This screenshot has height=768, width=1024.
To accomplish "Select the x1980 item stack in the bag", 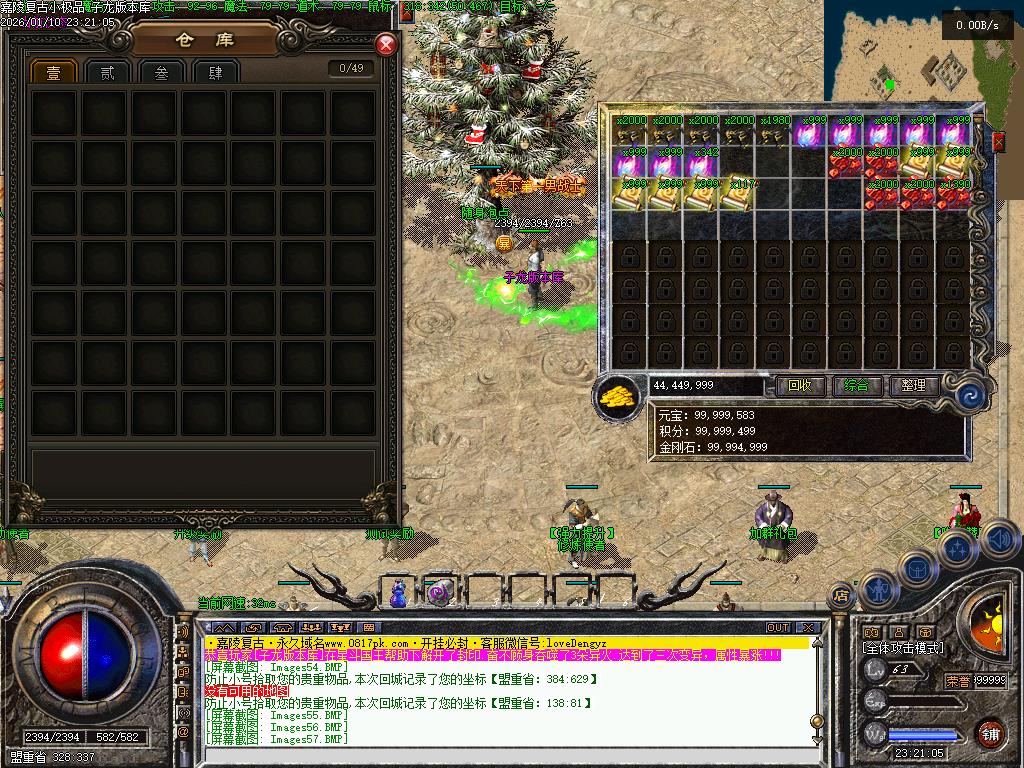I will [x=774, y=131].
